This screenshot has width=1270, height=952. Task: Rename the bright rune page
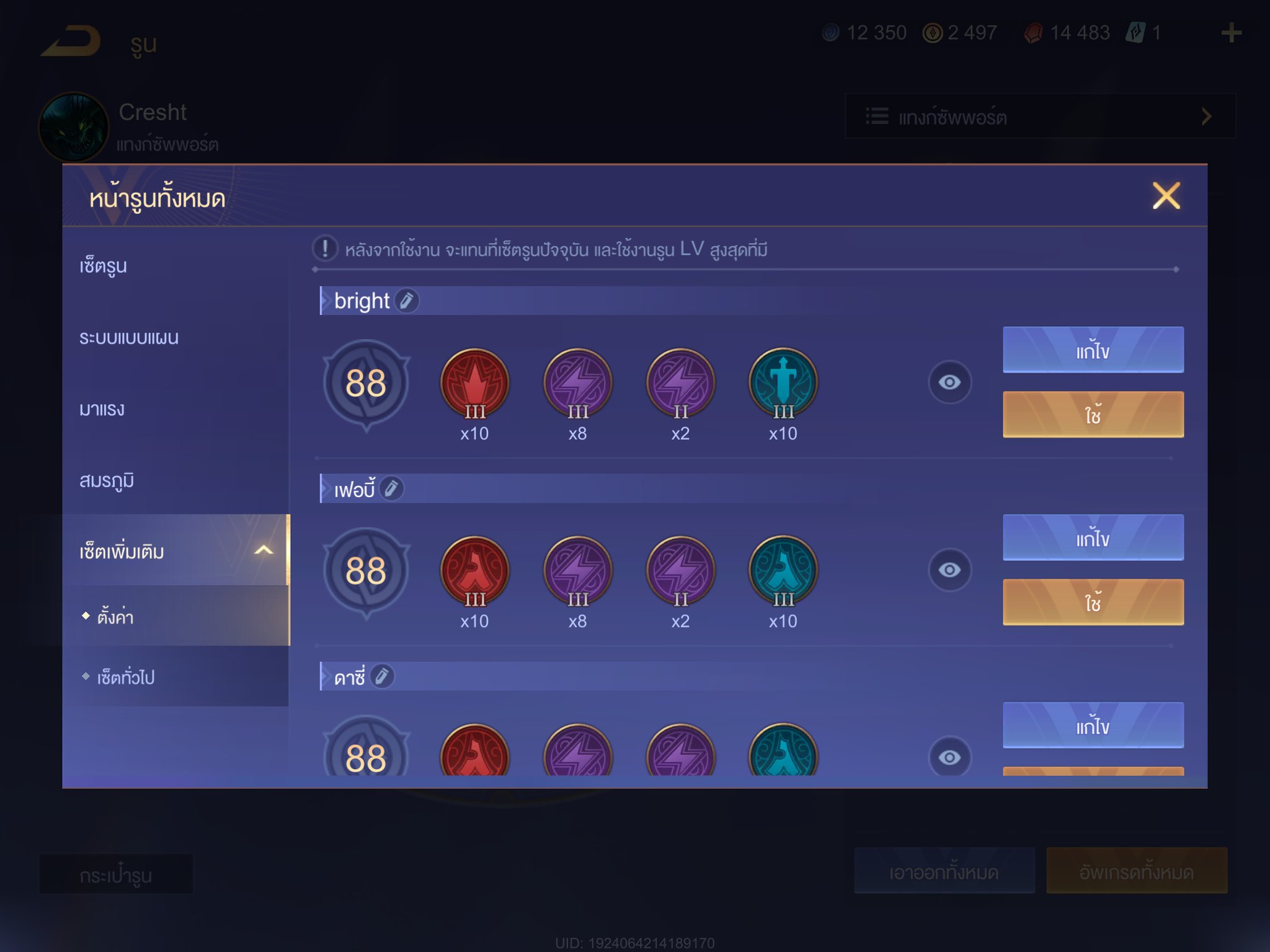pos(407,301)
